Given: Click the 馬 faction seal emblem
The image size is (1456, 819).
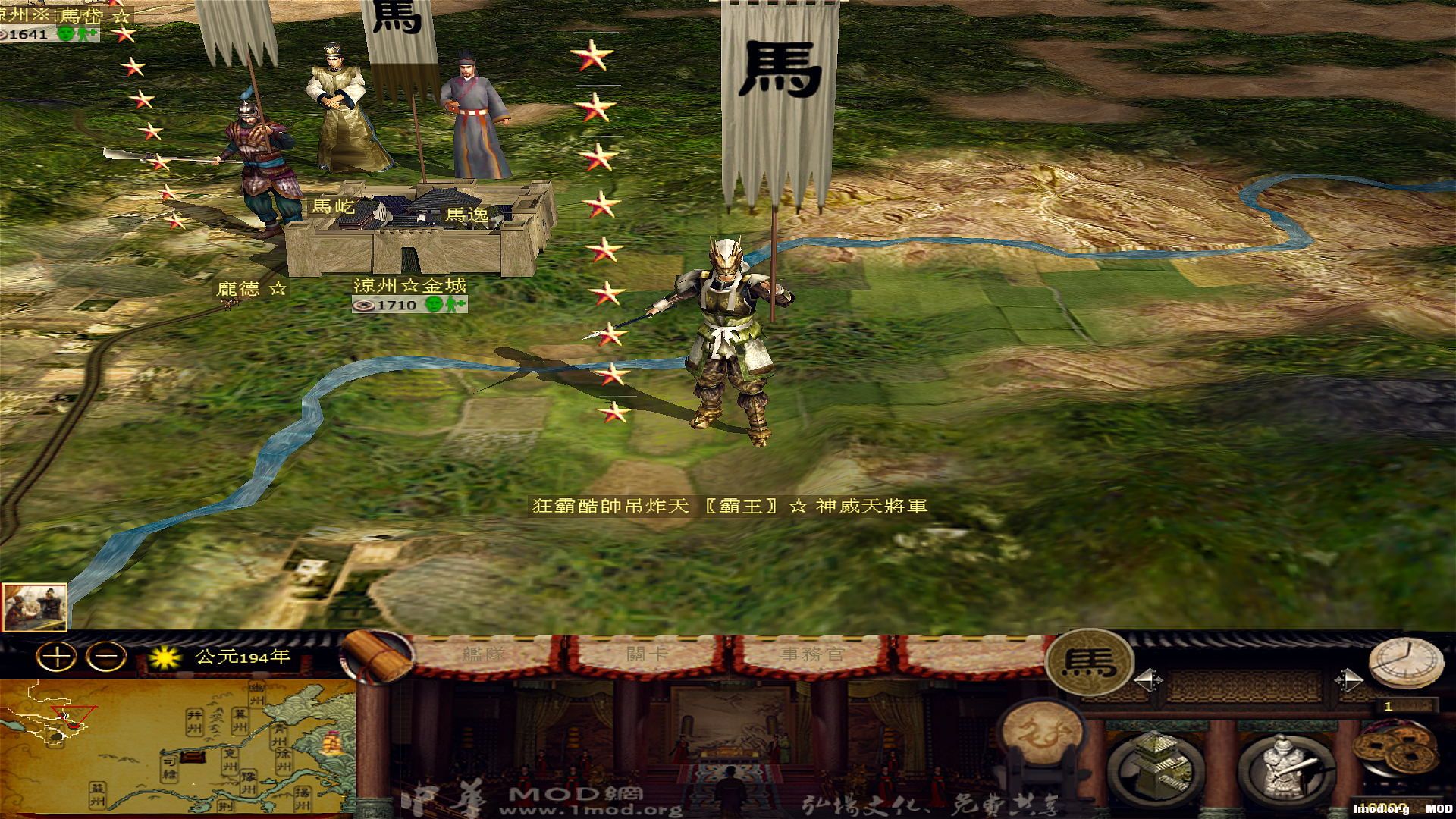Looking at the screenshot, I should pyautogui.click(x=1088, y=664).
